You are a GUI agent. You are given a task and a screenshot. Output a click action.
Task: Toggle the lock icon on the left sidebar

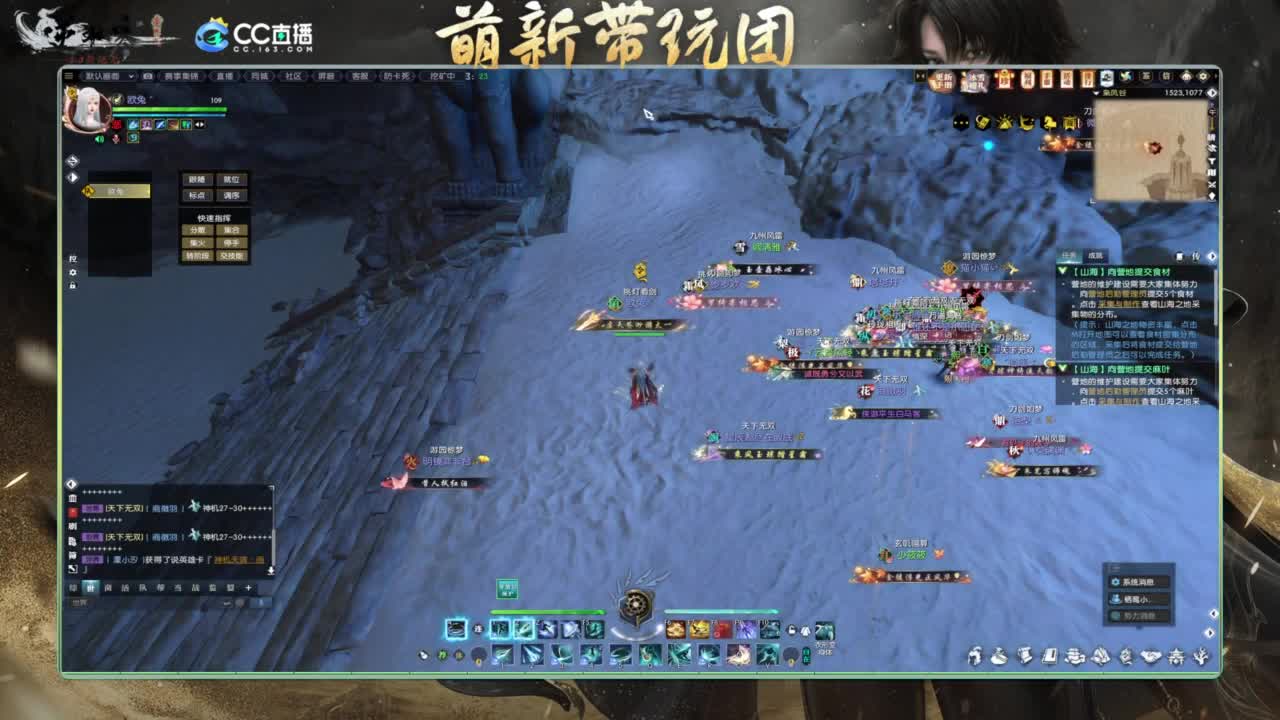click(x=71, y=287)
